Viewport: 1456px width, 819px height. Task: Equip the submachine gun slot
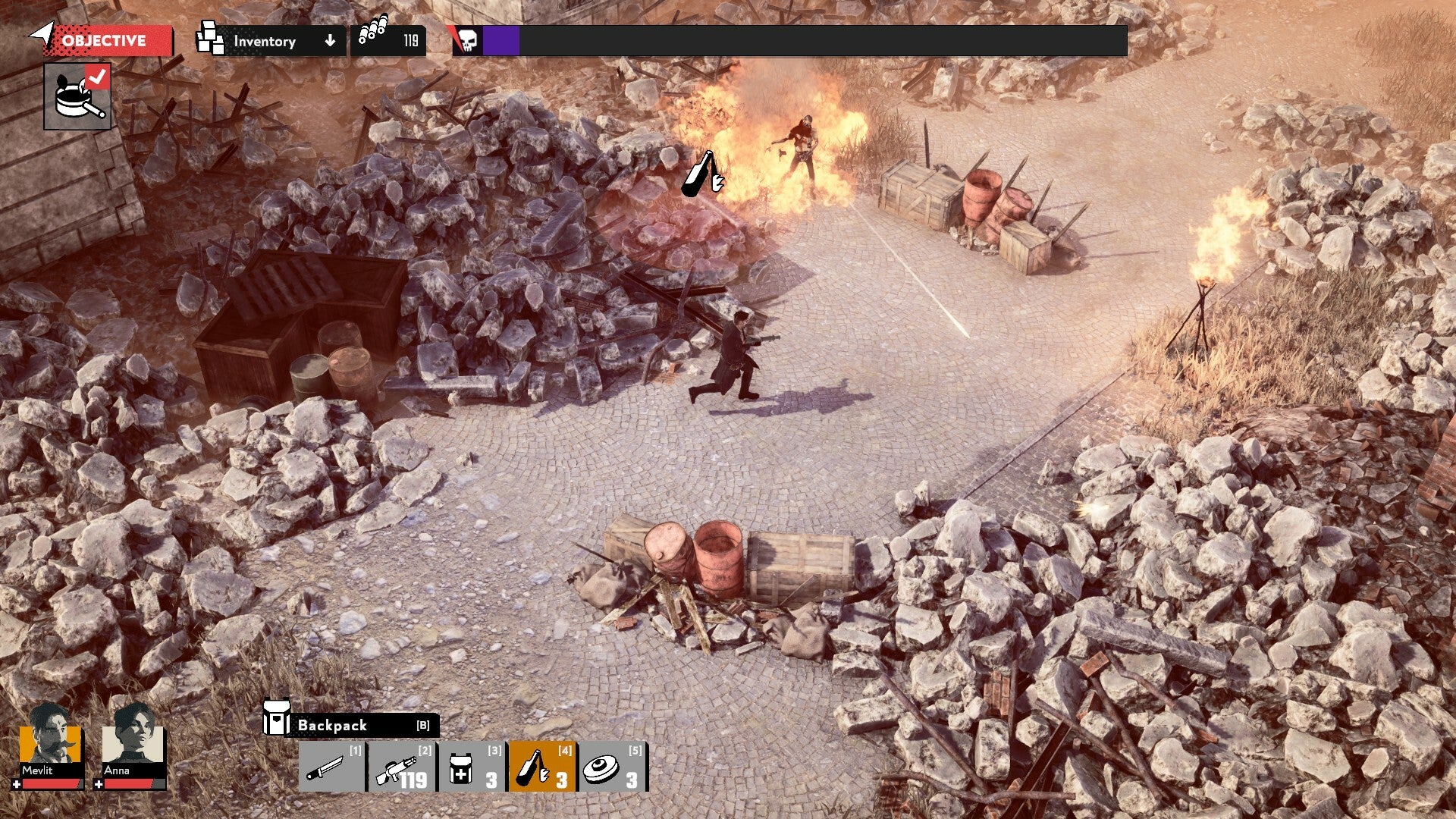pos(402,767)
